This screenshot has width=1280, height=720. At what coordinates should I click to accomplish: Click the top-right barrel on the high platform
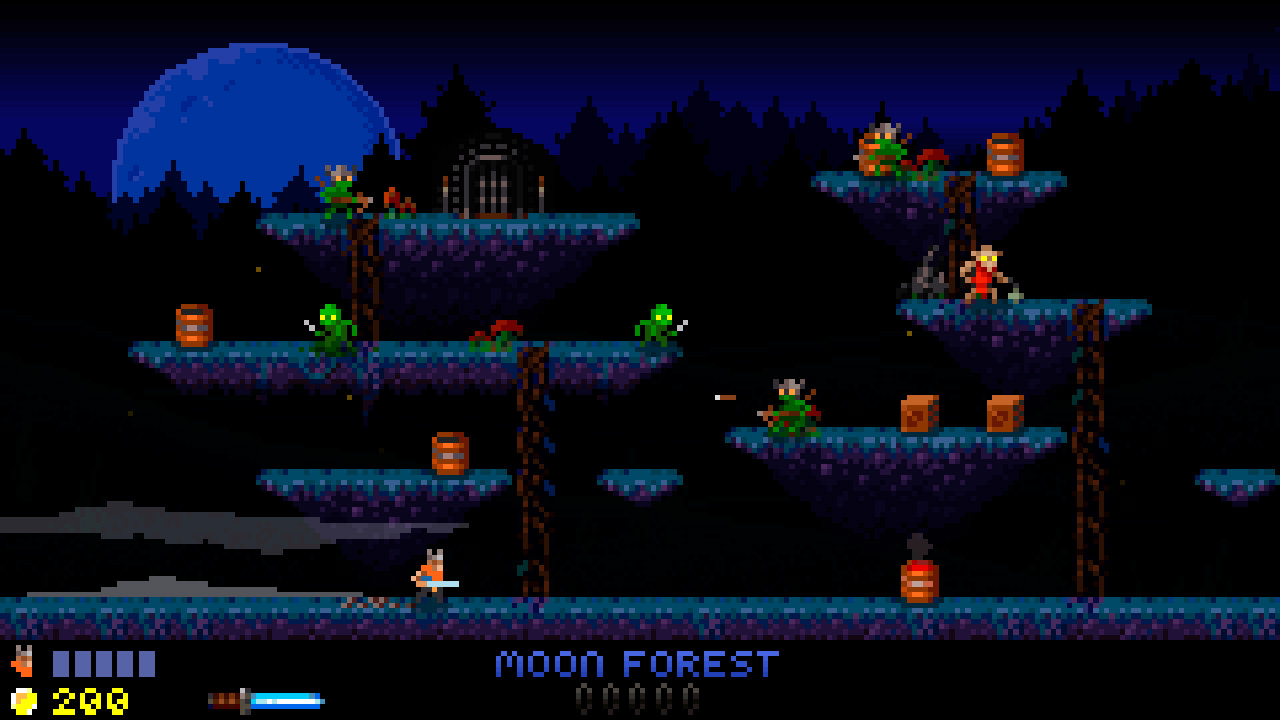coord(1005,157)
